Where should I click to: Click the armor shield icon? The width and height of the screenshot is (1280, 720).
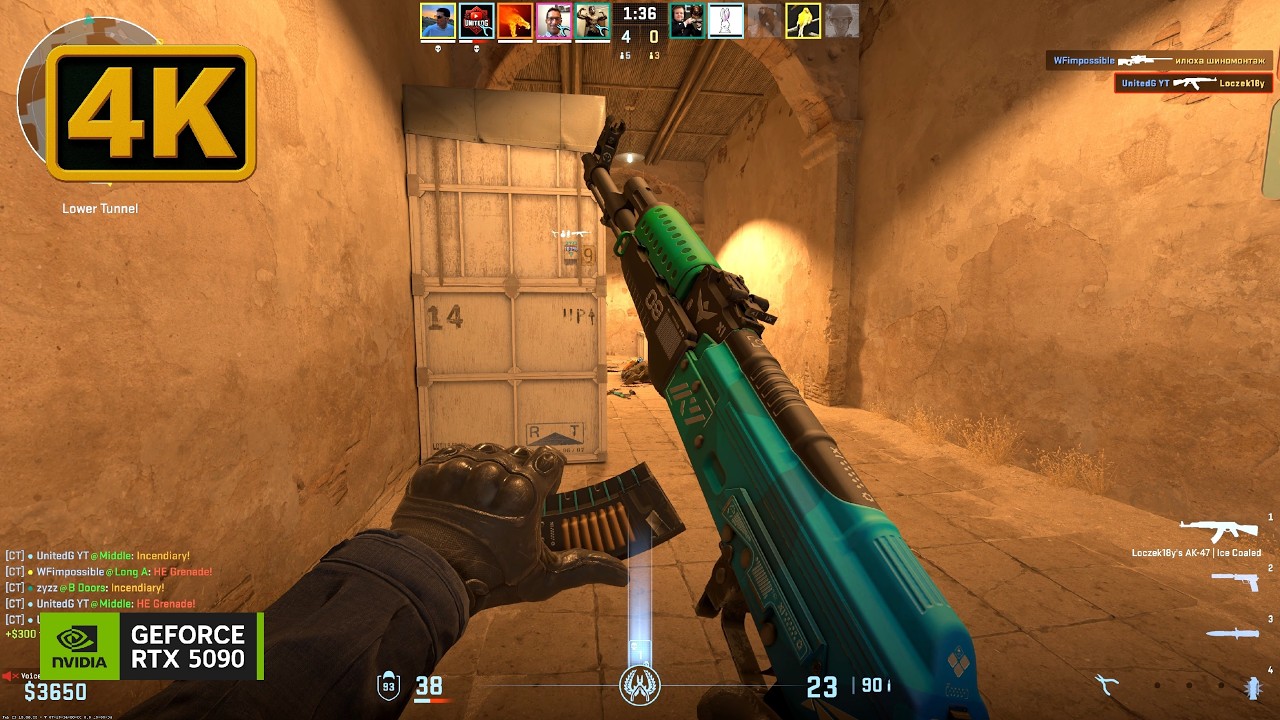(x=388, y=686)
